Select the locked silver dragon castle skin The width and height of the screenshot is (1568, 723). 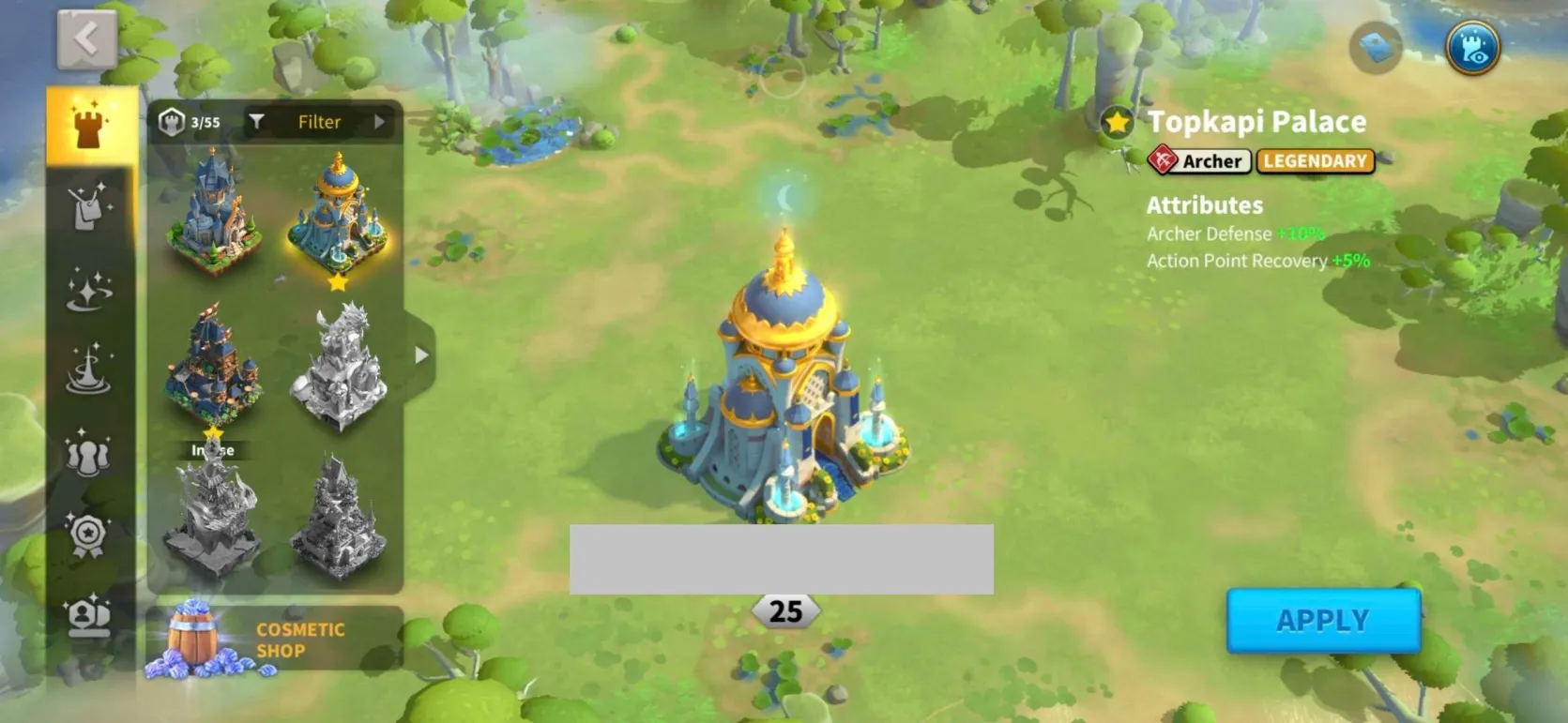(338, 366)
